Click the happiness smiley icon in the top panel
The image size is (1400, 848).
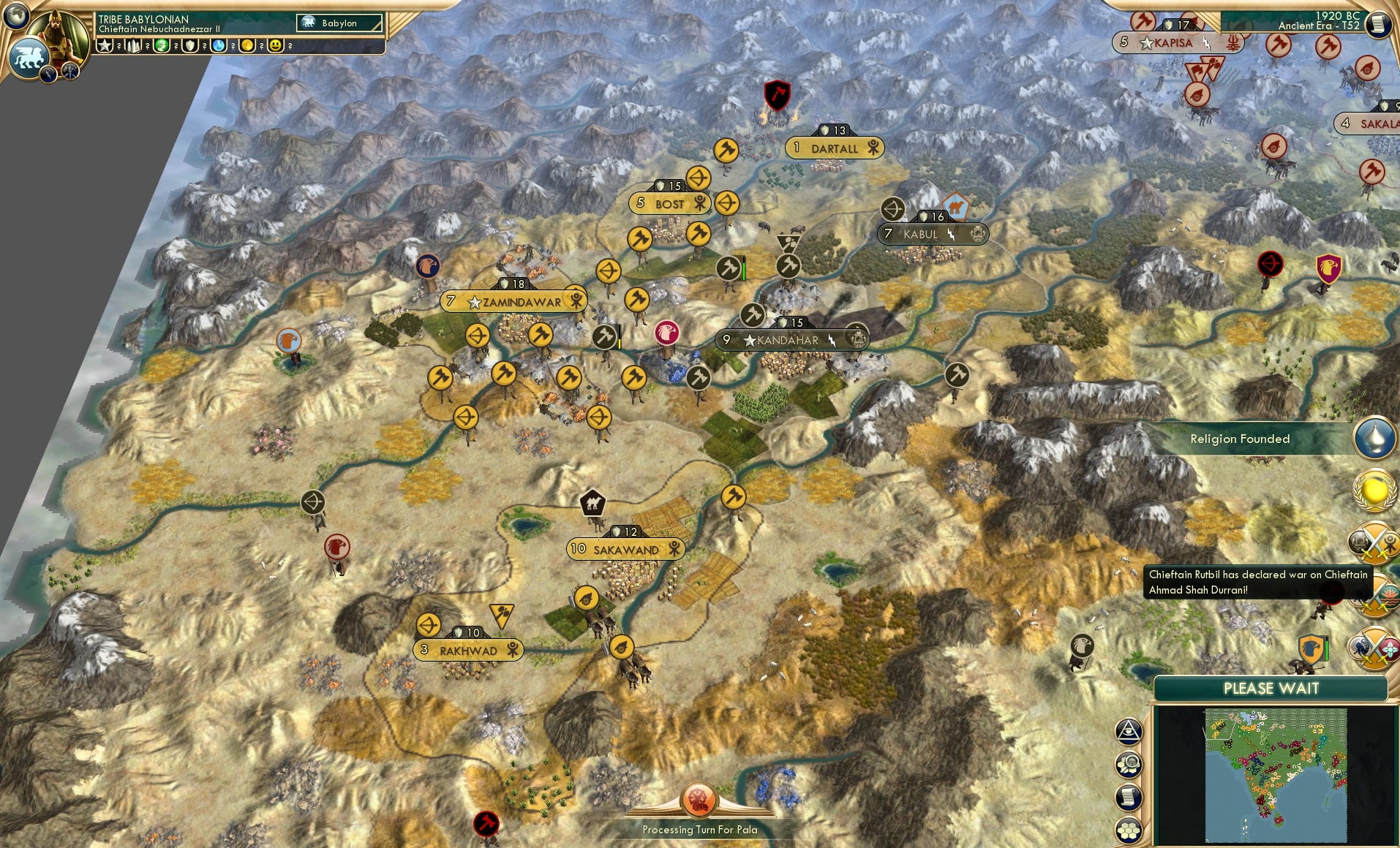[x=276, y=44]
